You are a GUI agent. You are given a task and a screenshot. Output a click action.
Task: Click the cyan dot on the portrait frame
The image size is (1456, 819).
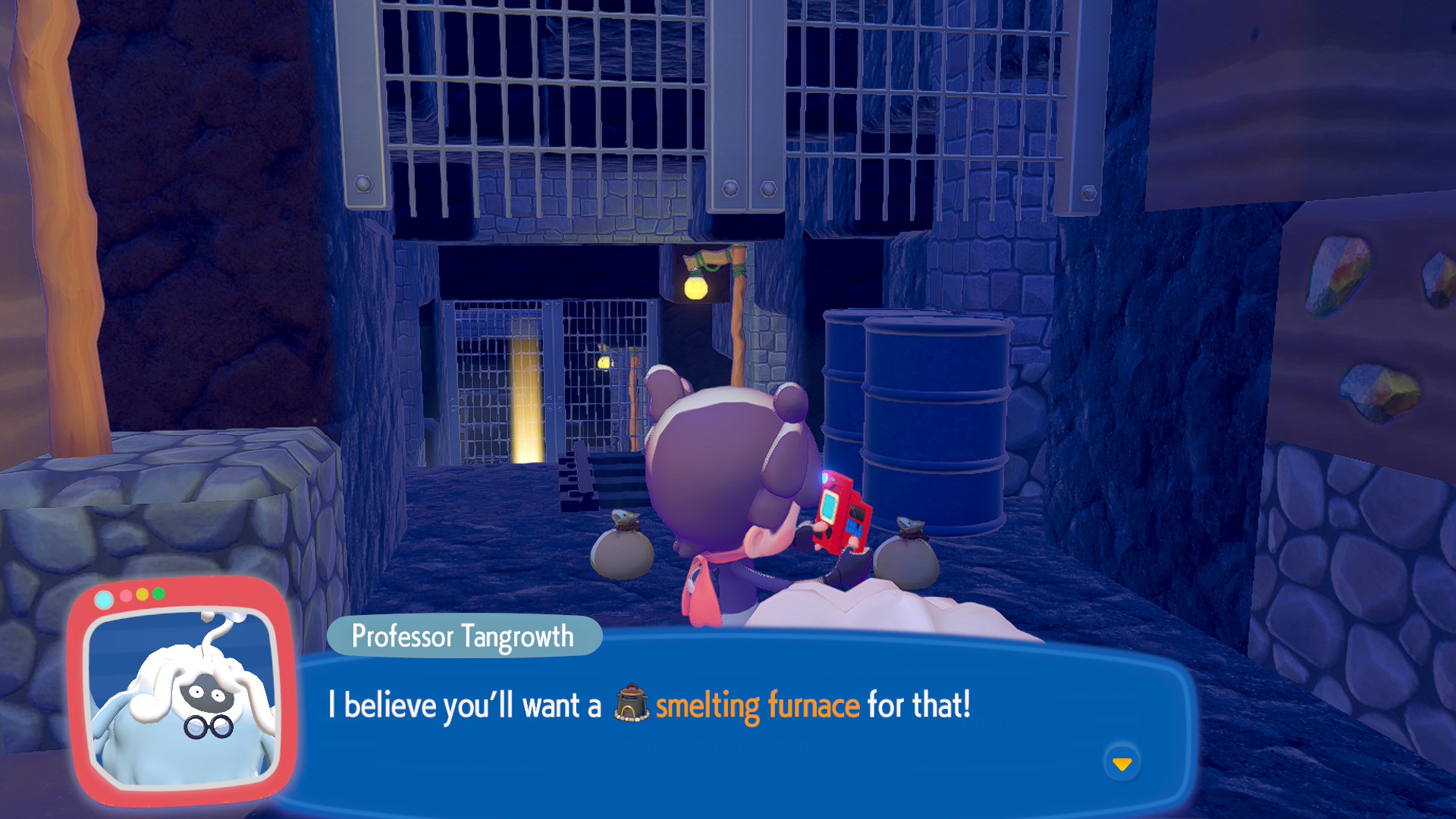tap(104, 598)
